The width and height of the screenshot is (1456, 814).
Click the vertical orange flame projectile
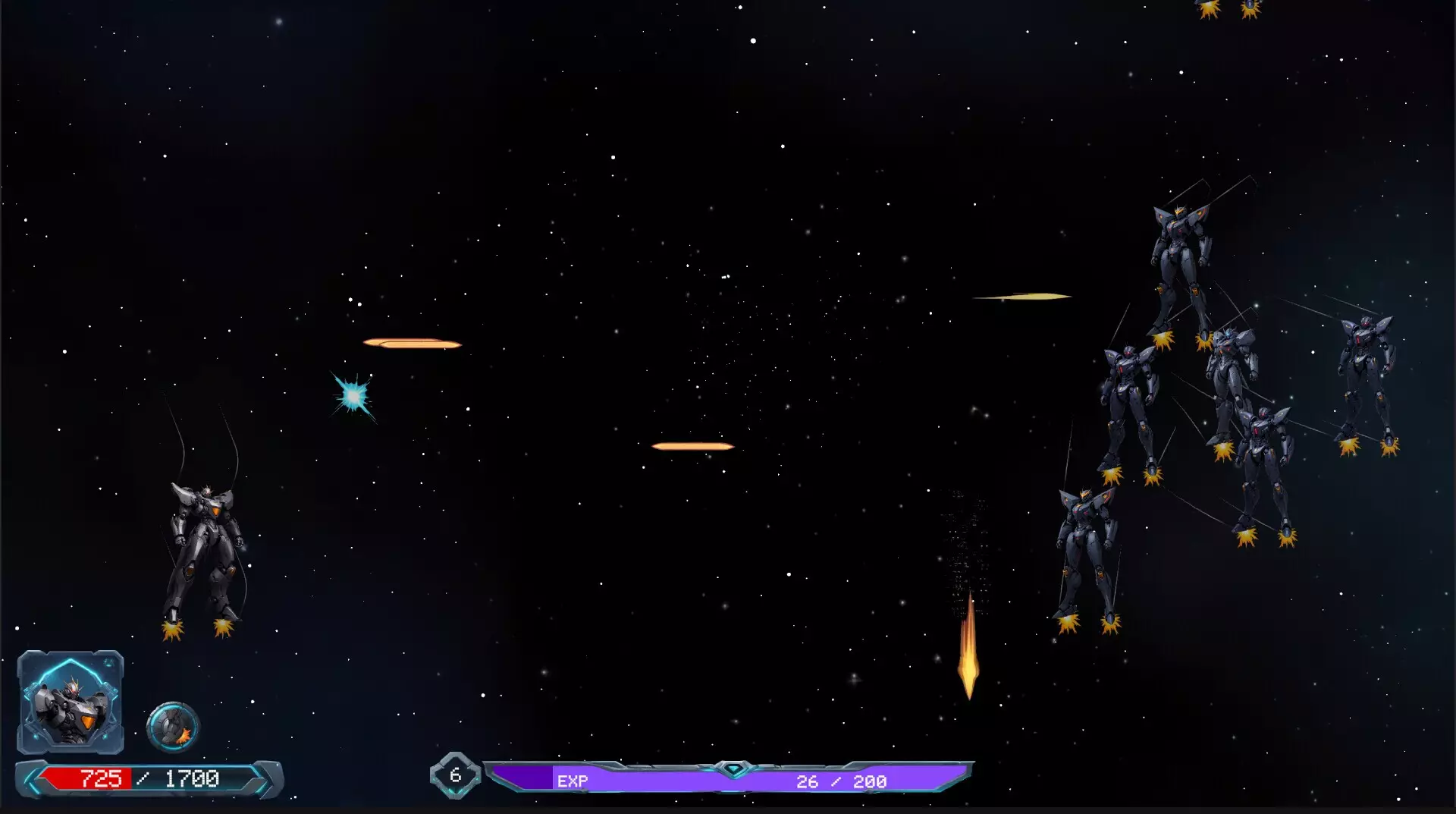[968, 658]
